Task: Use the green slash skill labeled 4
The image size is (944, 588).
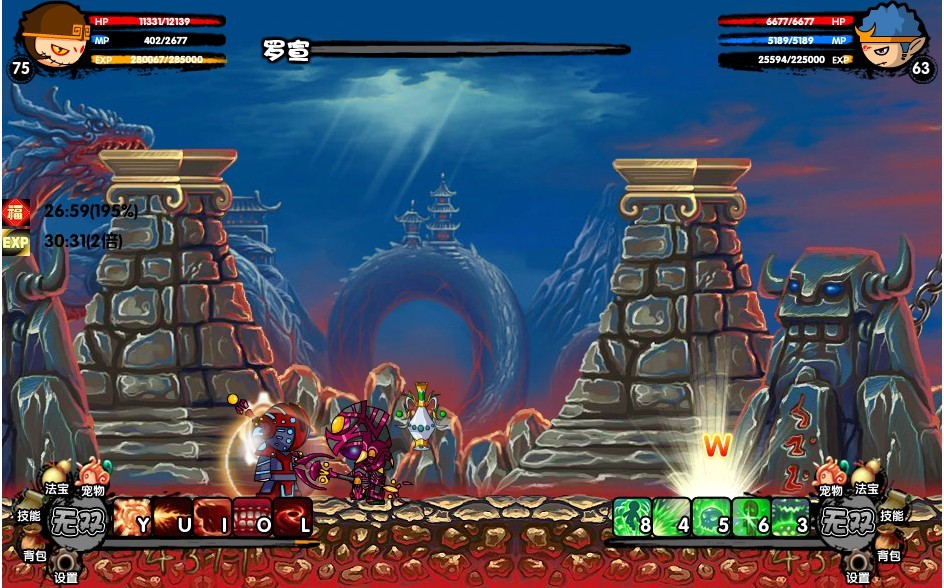Action: 671,518
